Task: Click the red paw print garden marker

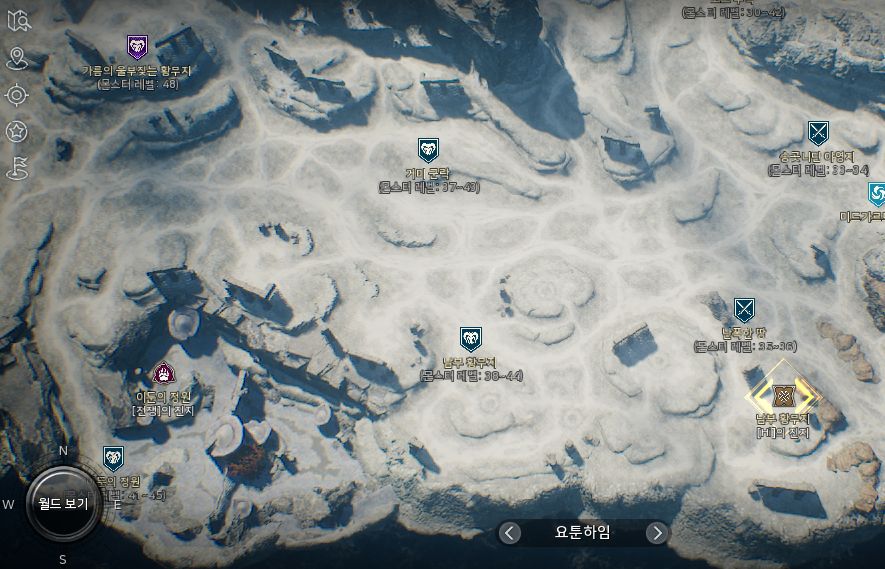Action: [163, 374]
